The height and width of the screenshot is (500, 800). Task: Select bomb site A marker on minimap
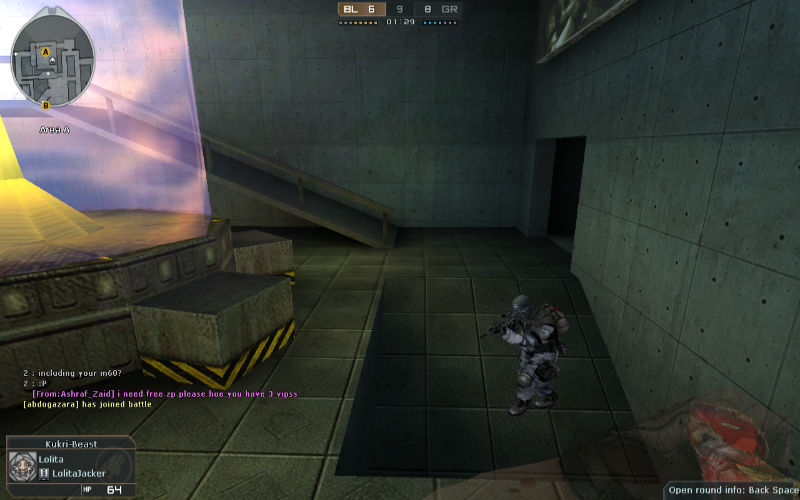tap(46, 50)
